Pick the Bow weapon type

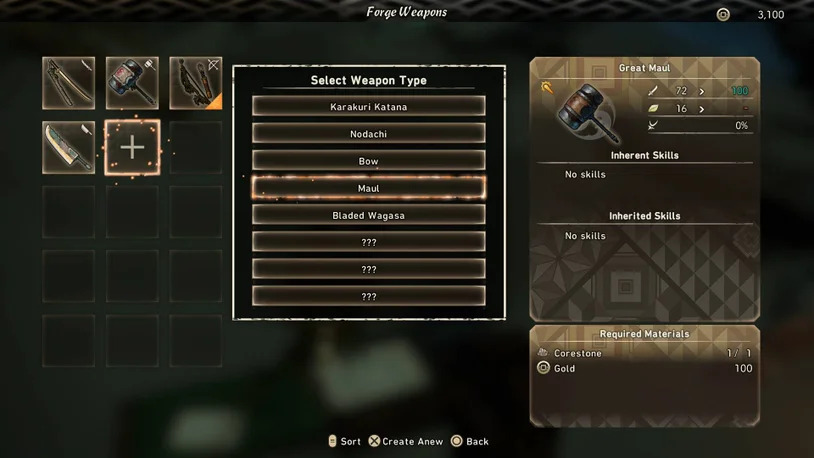click(368, 160)
